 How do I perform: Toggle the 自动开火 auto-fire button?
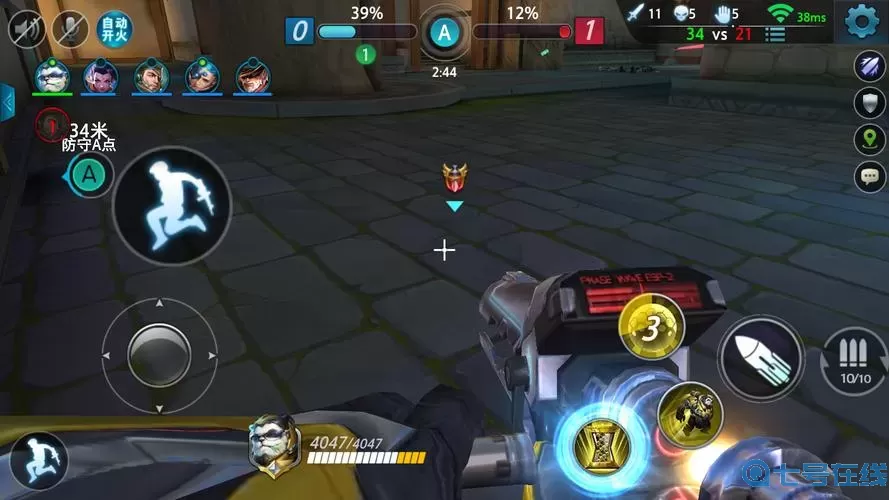(x=115, y=28)
